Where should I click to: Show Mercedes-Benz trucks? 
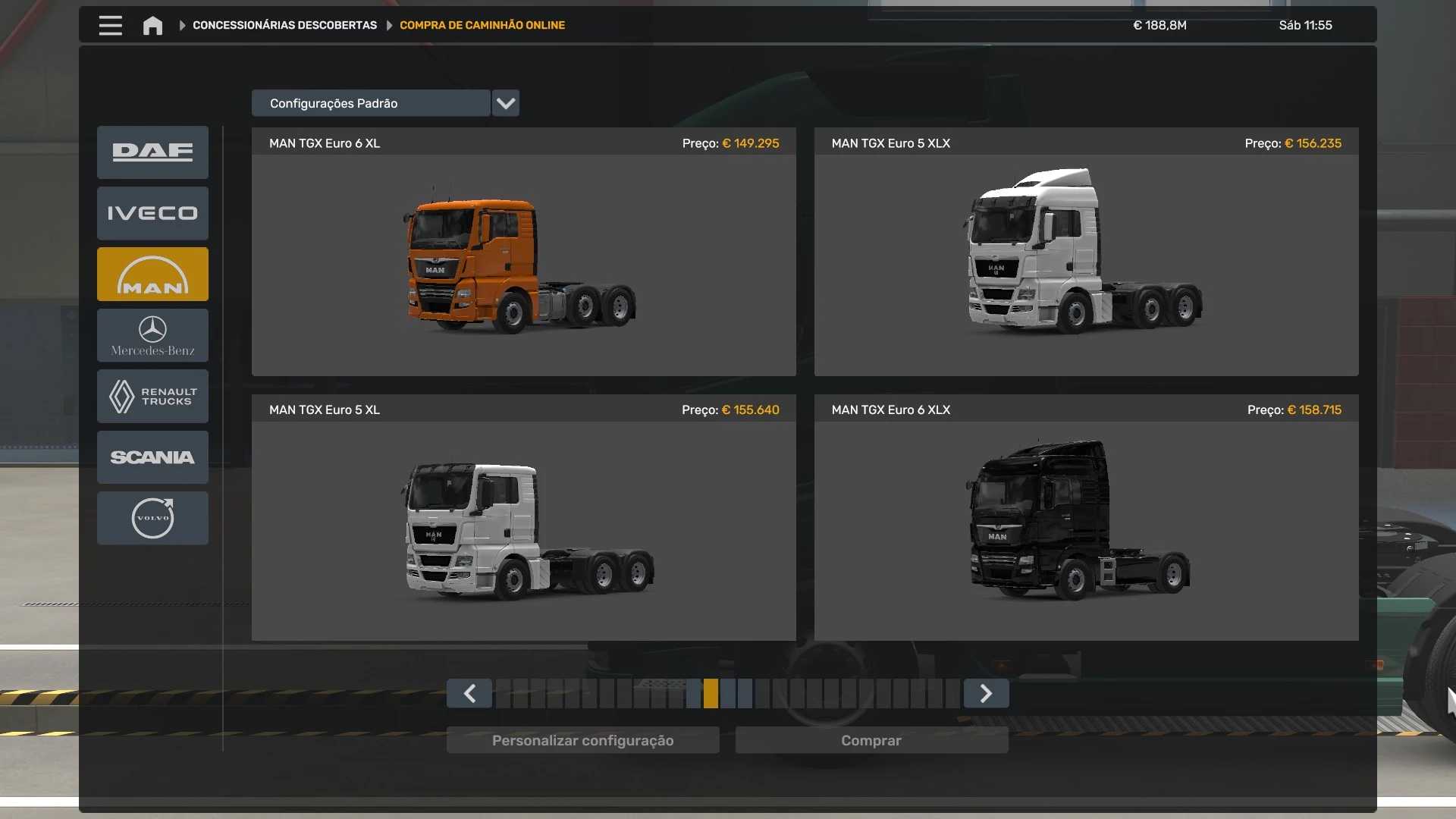click(x=152, y=335)
